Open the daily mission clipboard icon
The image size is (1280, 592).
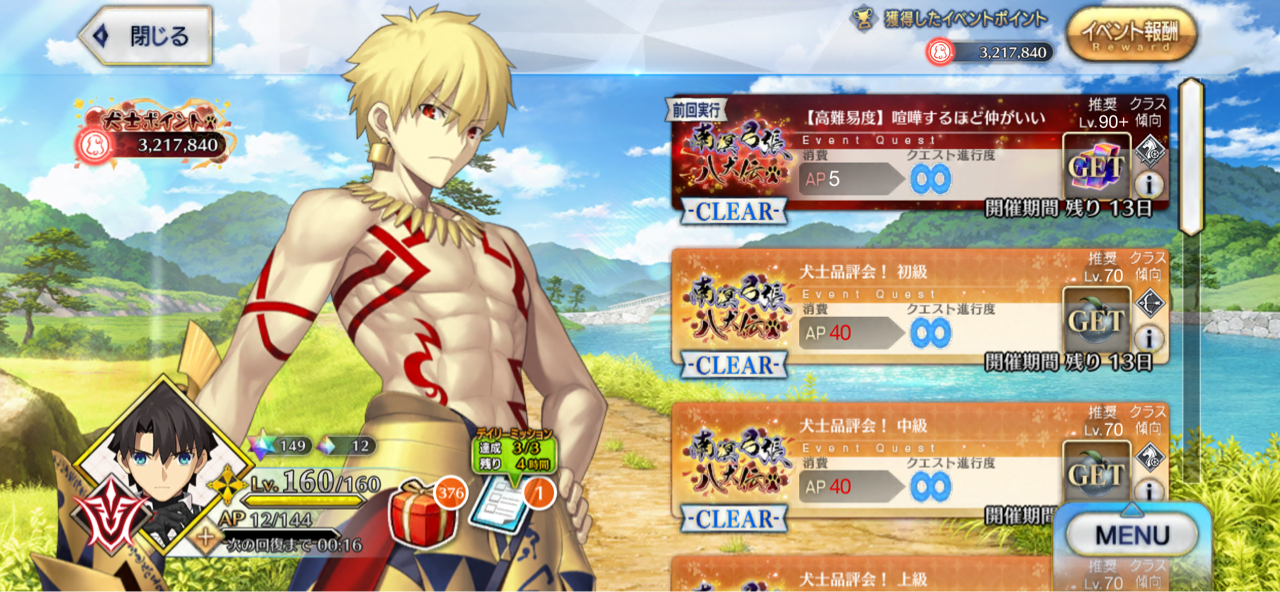pyautogui.click(x=500, y=506)
